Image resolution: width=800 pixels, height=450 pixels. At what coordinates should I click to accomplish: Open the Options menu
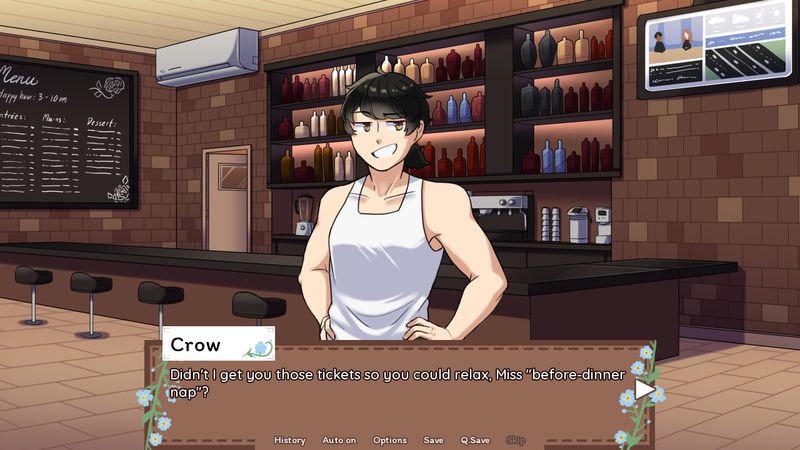pos(390,440)
